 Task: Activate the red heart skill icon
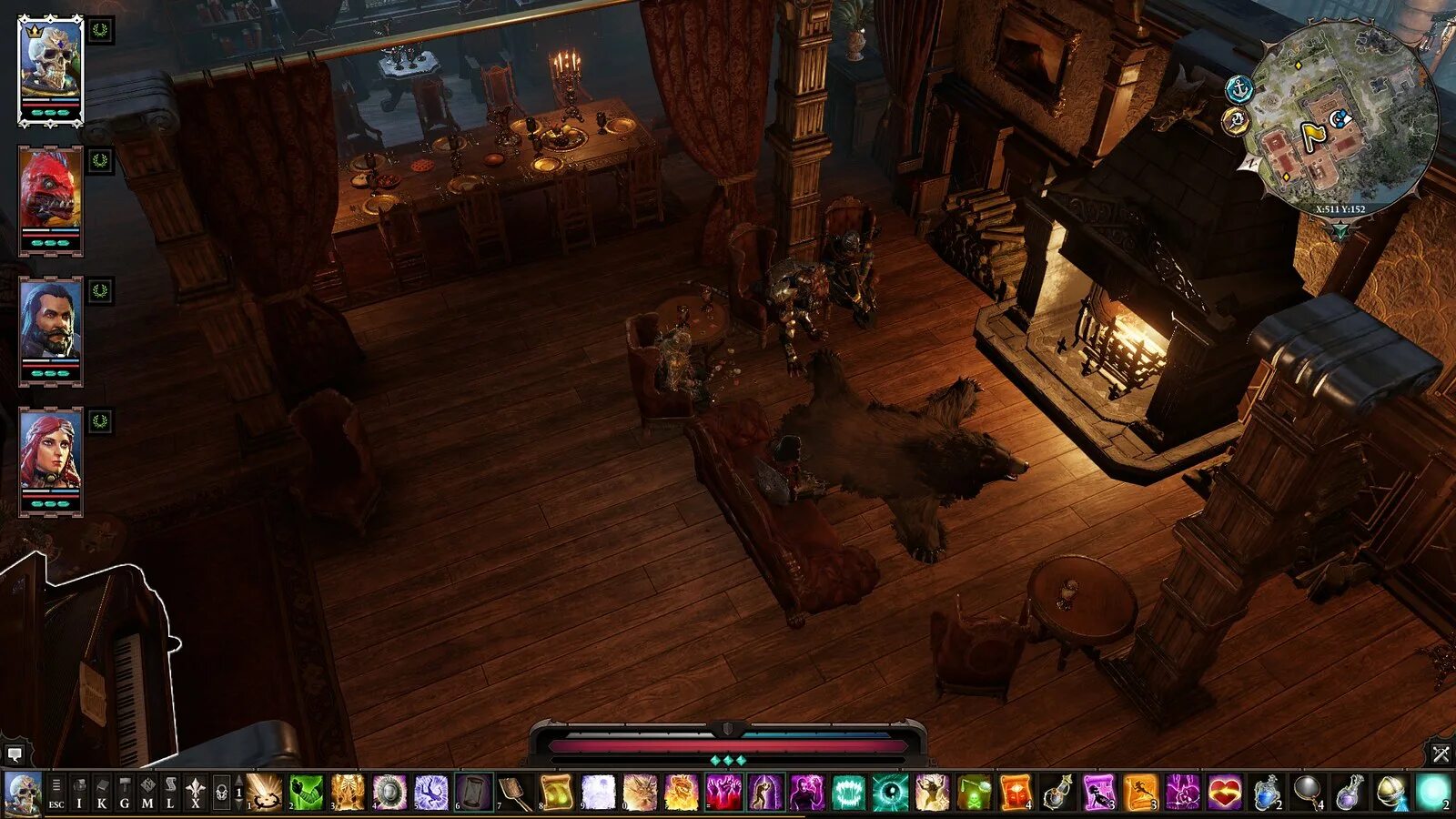tap(1224, 792)
